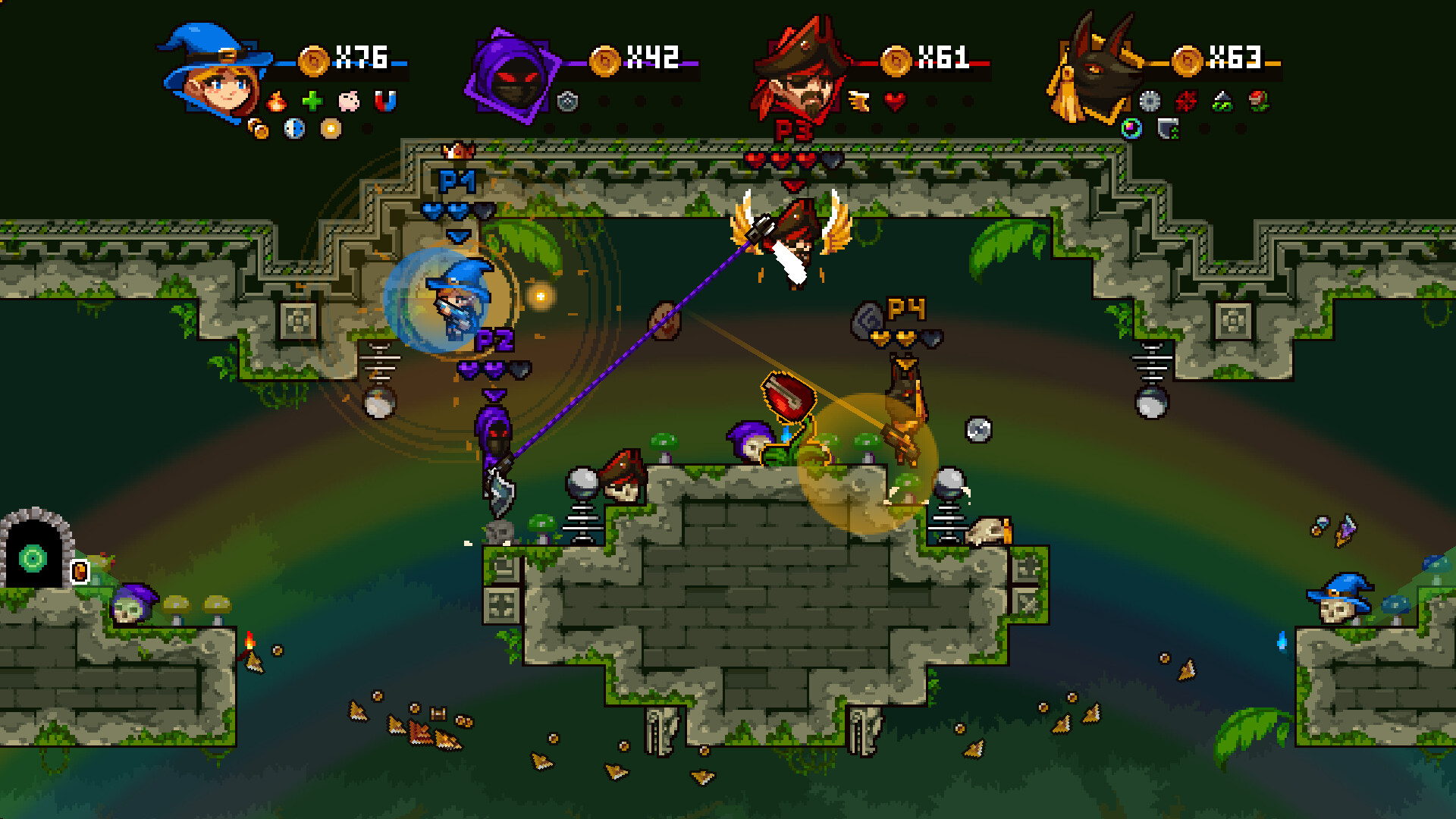Viewport: 1456px width, 819px height.
Task: Select the P4 player label above the dog character
Action: point(908,309)
